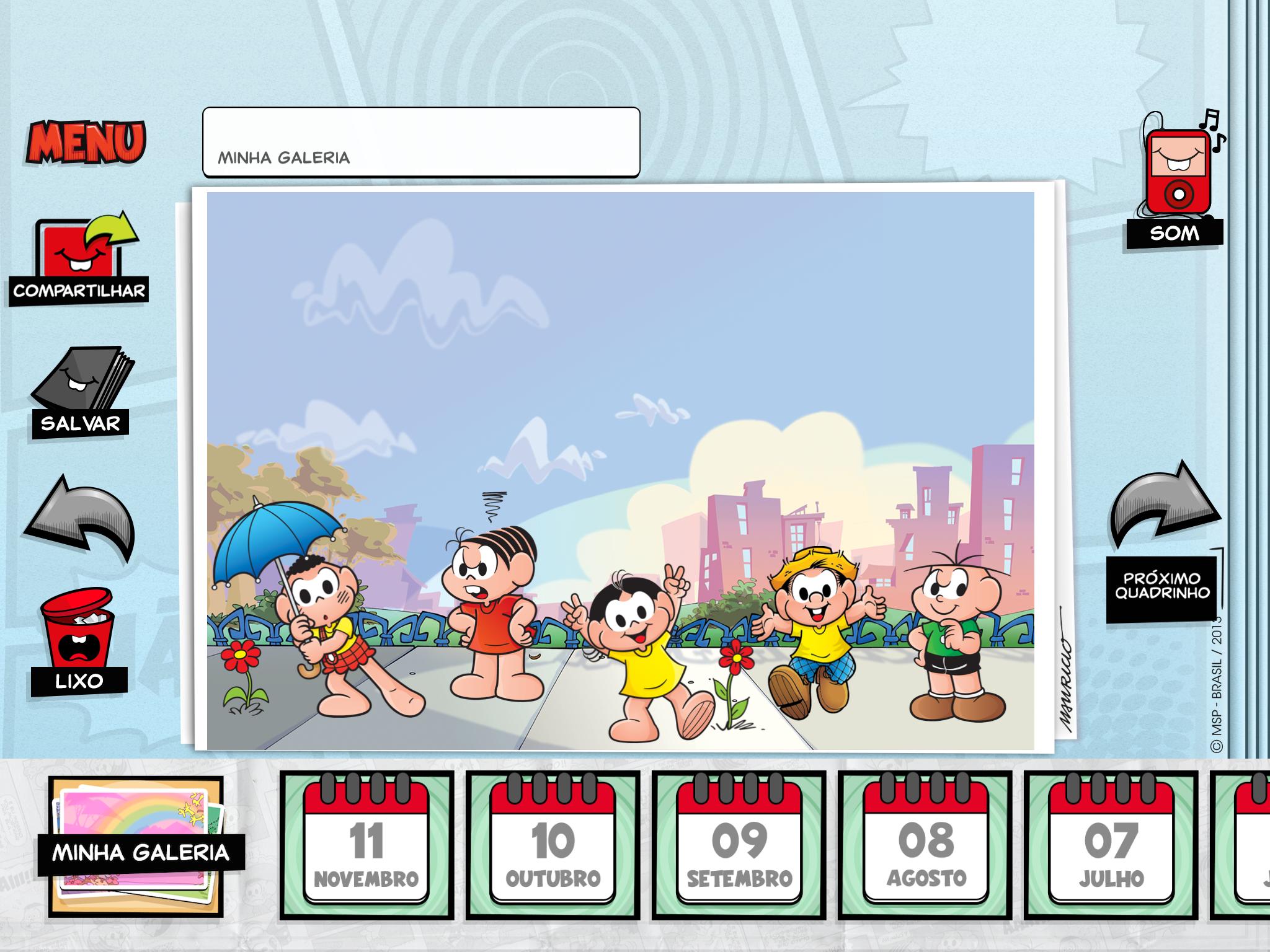Click the Minha Galeria title text box
The image size is (1270, 952).
pos(421,143)
